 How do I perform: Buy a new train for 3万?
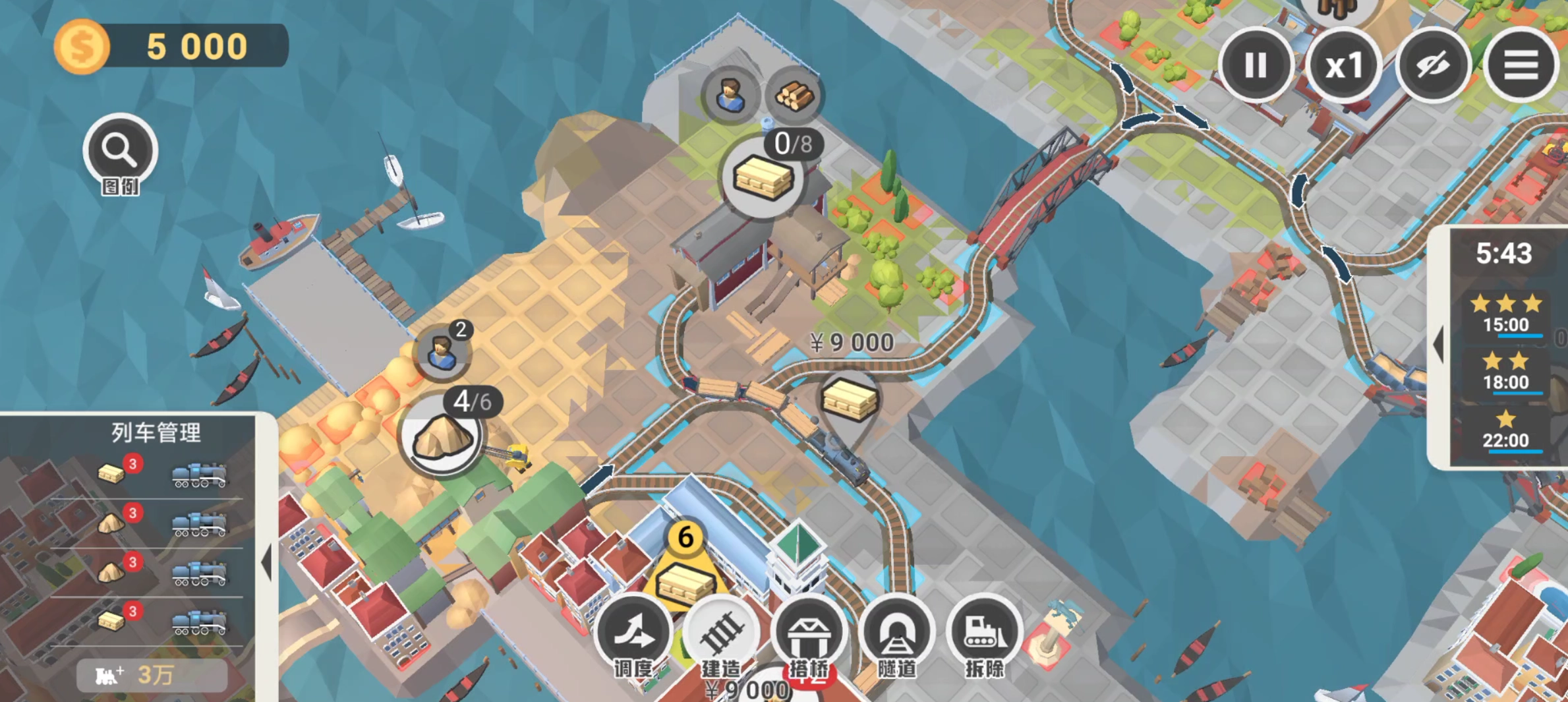152,675
